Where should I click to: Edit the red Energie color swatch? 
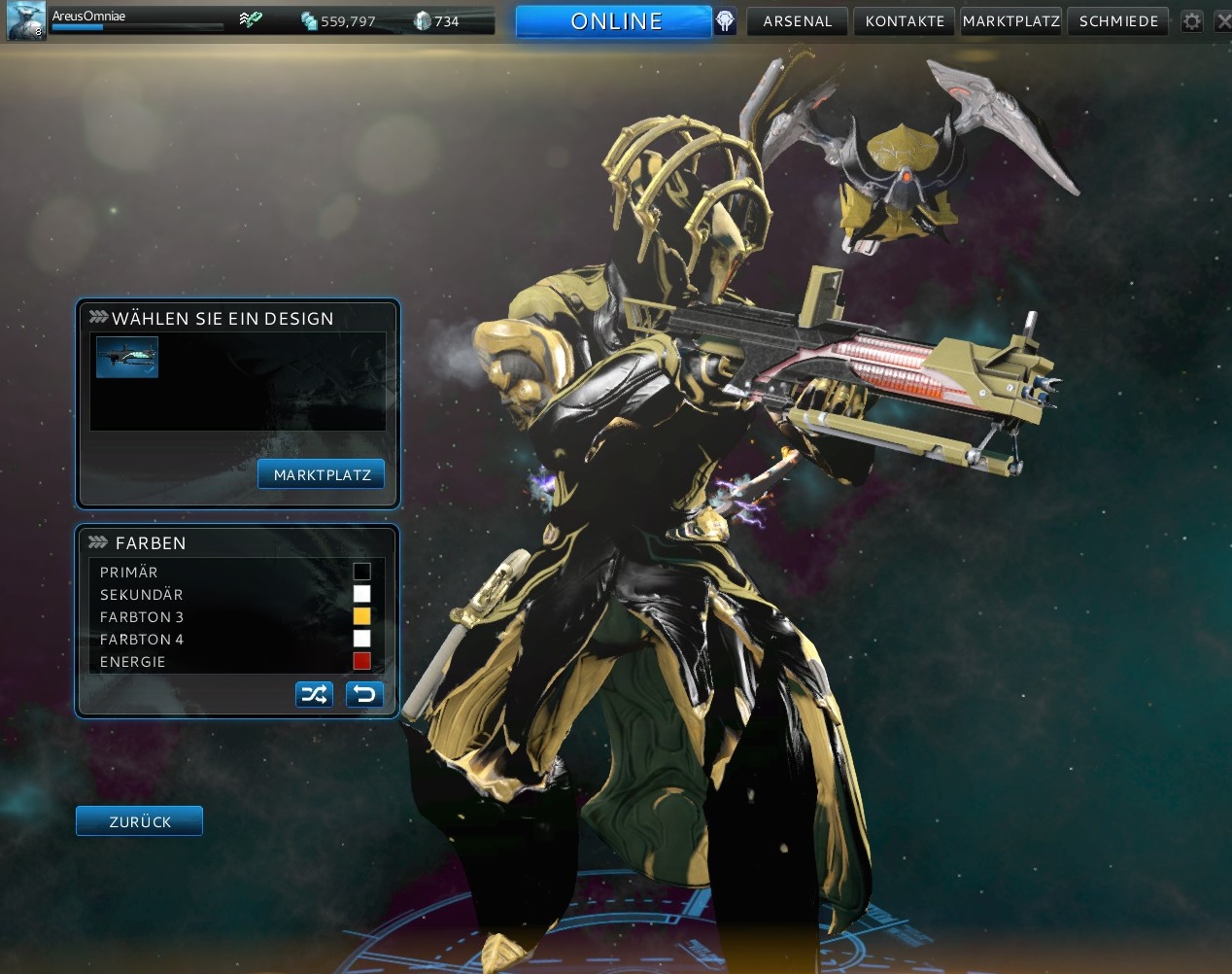tap(361, 661)
